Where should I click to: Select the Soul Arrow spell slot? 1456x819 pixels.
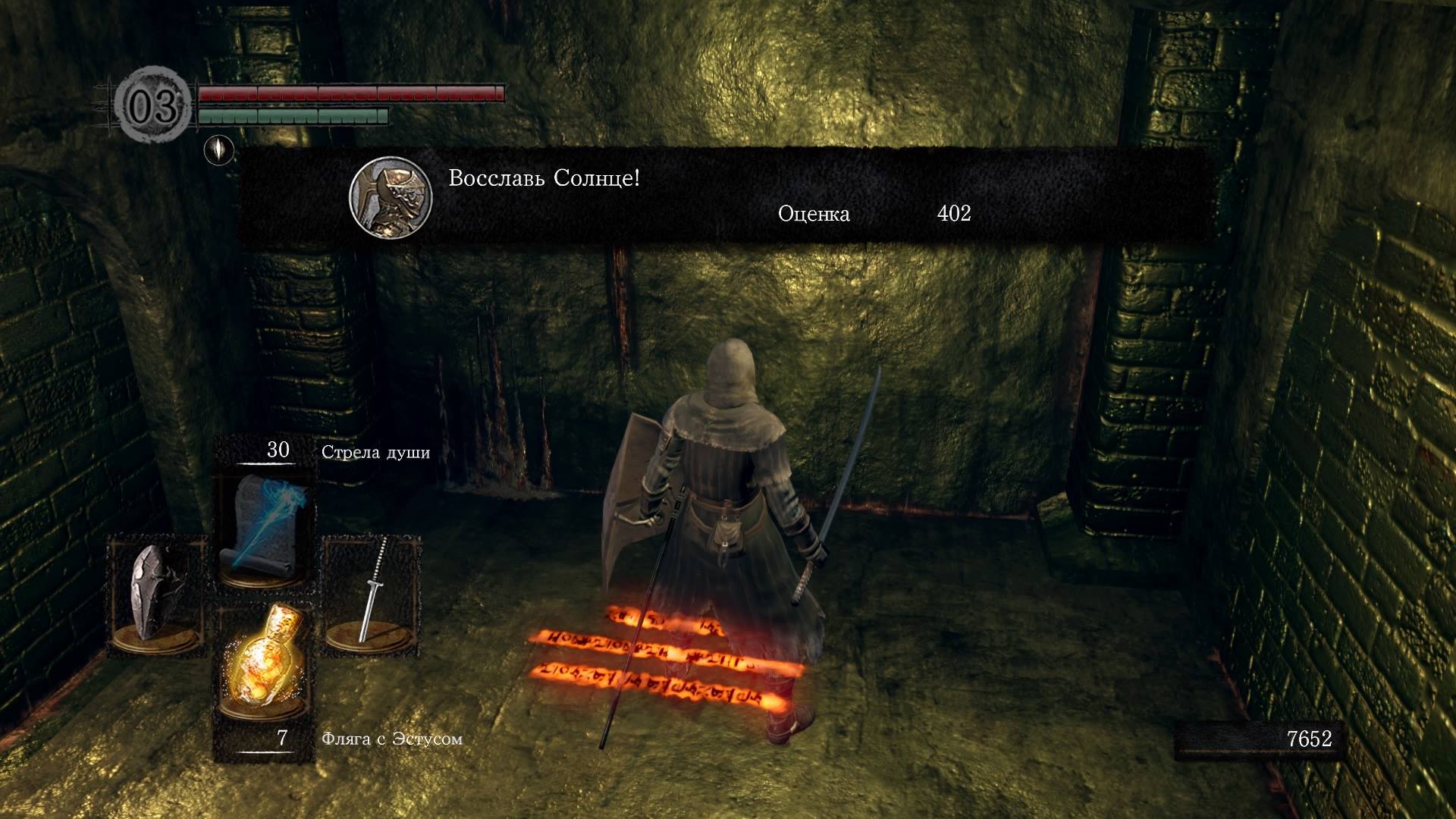click(265, 528)
